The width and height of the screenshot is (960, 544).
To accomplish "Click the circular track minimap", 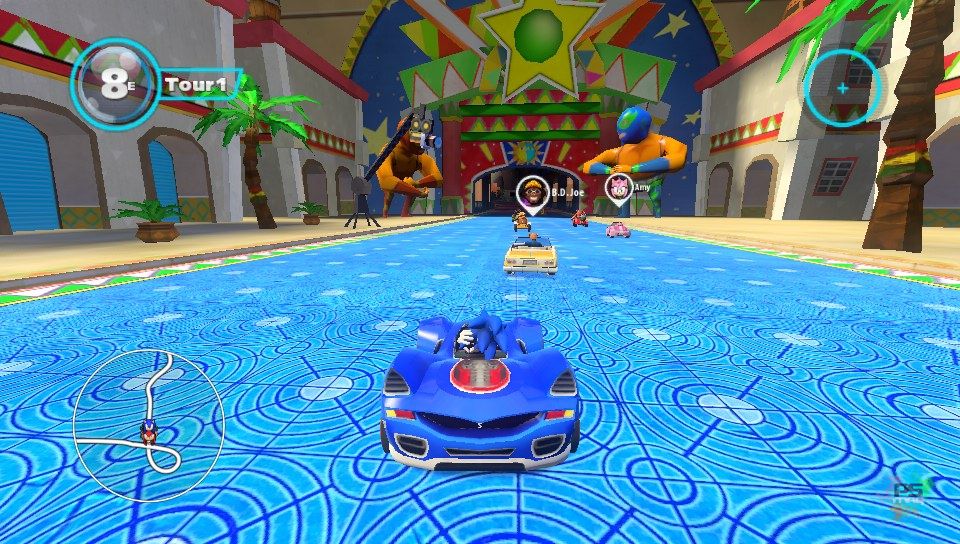I will pyautogui.click(x=148, y=425).
